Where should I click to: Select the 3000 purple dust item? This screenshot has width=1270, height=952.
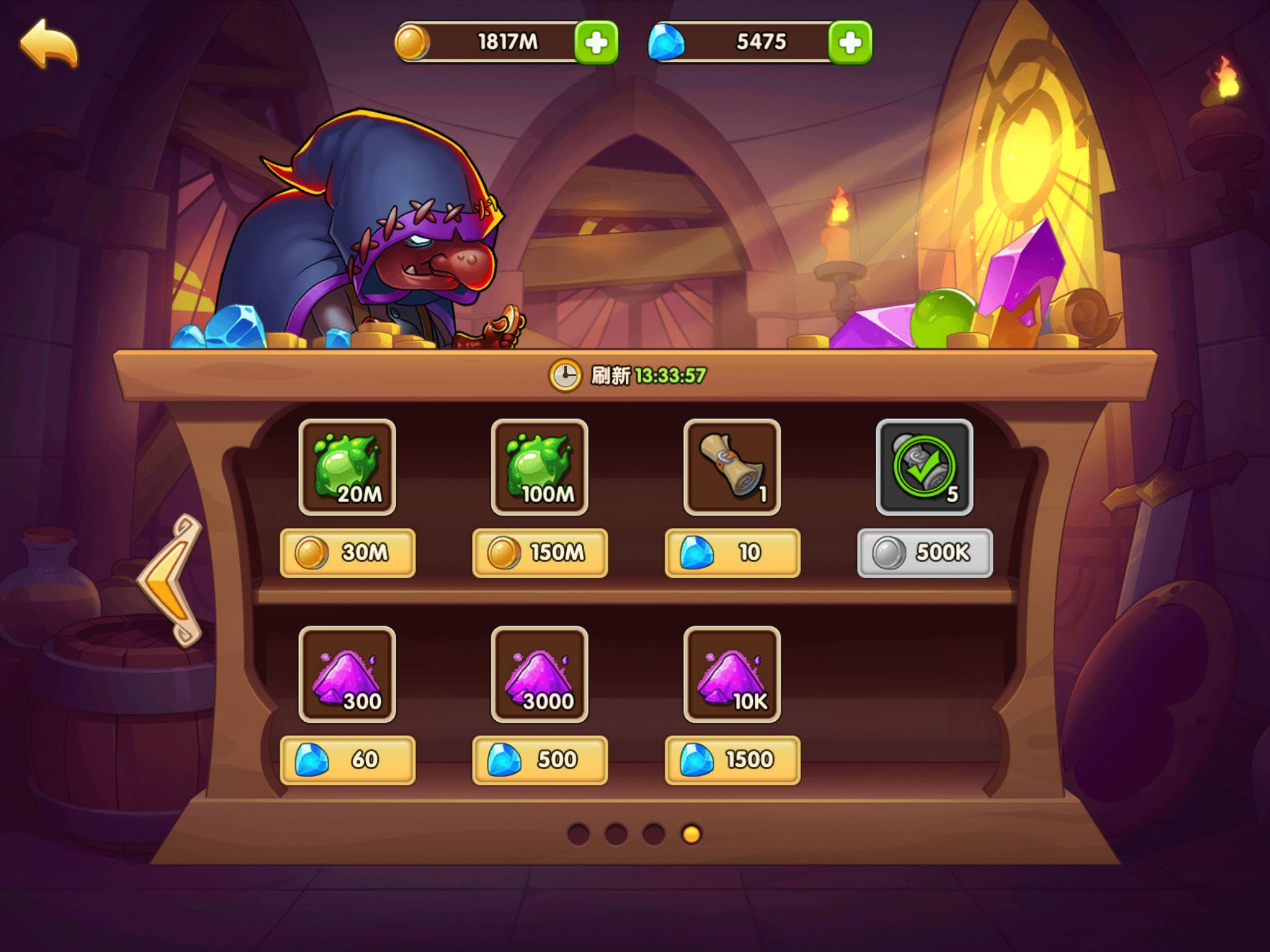(540, 674)
